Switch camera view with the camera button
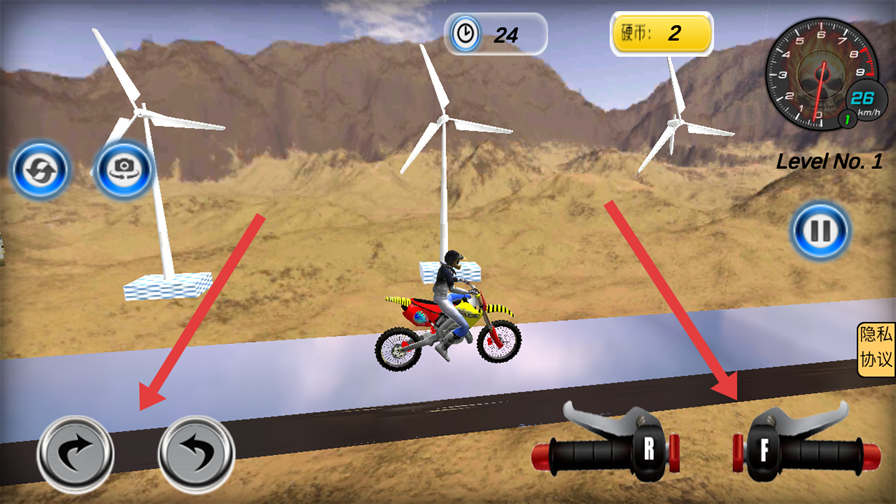Viewport: 896px width, 504px height. (x=123, y=170)
